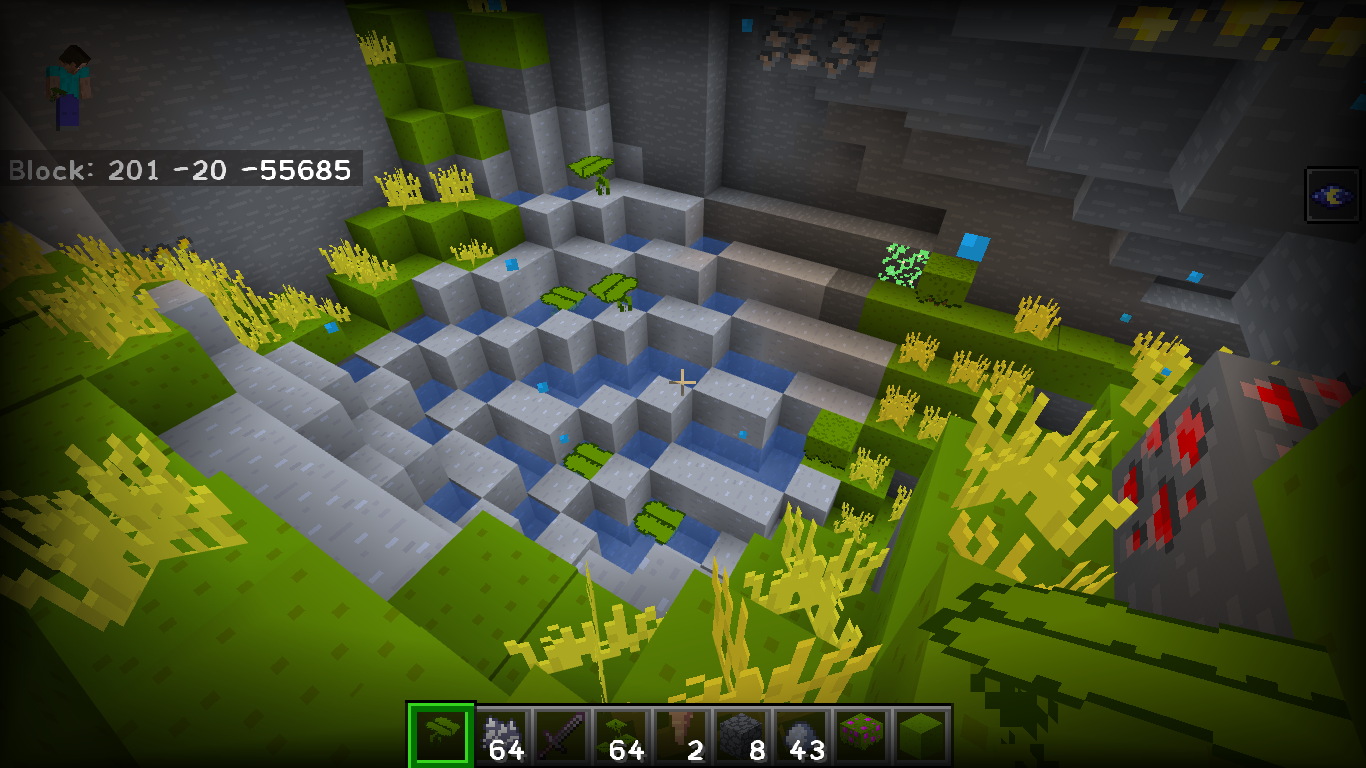Screen dimensions: 1366x768
Task: Select the grey spiky item stack of 64
Action: 501,737
